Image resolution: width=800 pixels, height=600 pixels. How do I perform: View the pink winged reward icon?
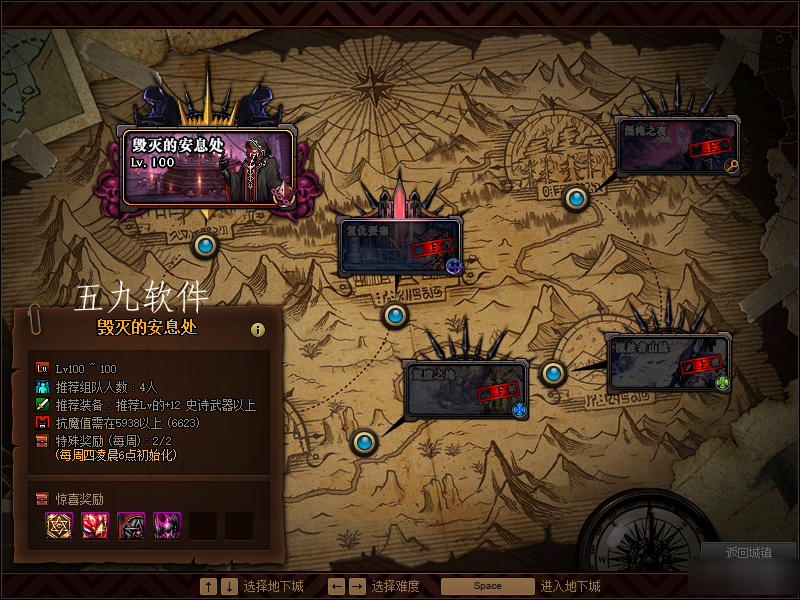pyautogui.click(x=167, y=525)
